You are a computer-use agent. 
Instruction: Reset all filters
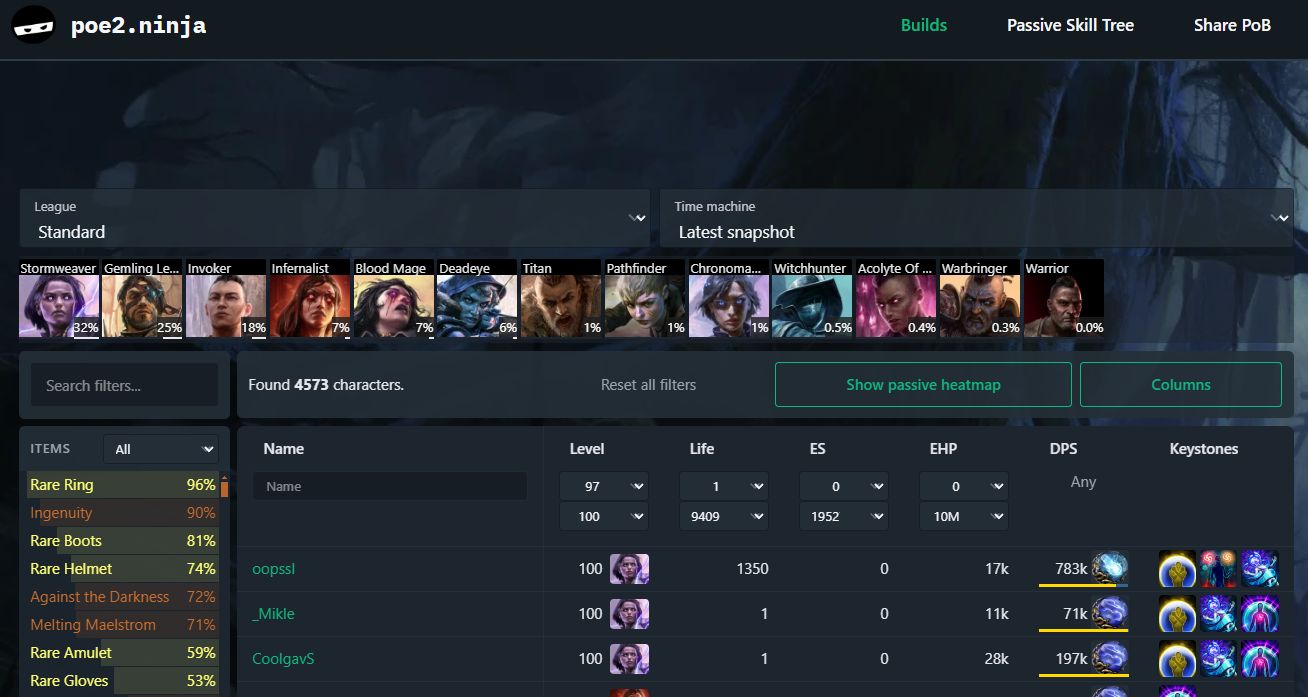648,385
